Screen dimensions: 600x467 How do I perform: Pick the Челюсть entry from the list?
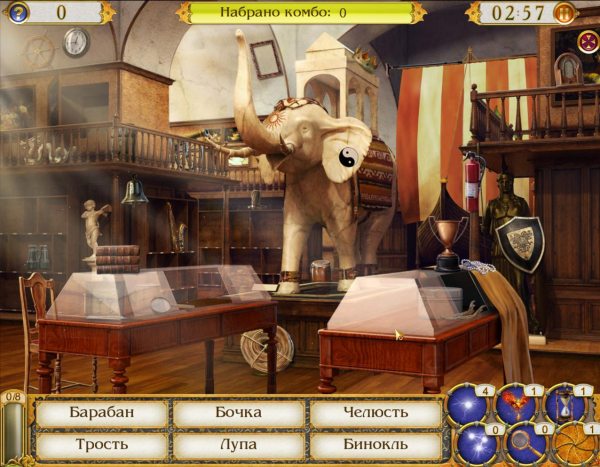tap(375, 411)
